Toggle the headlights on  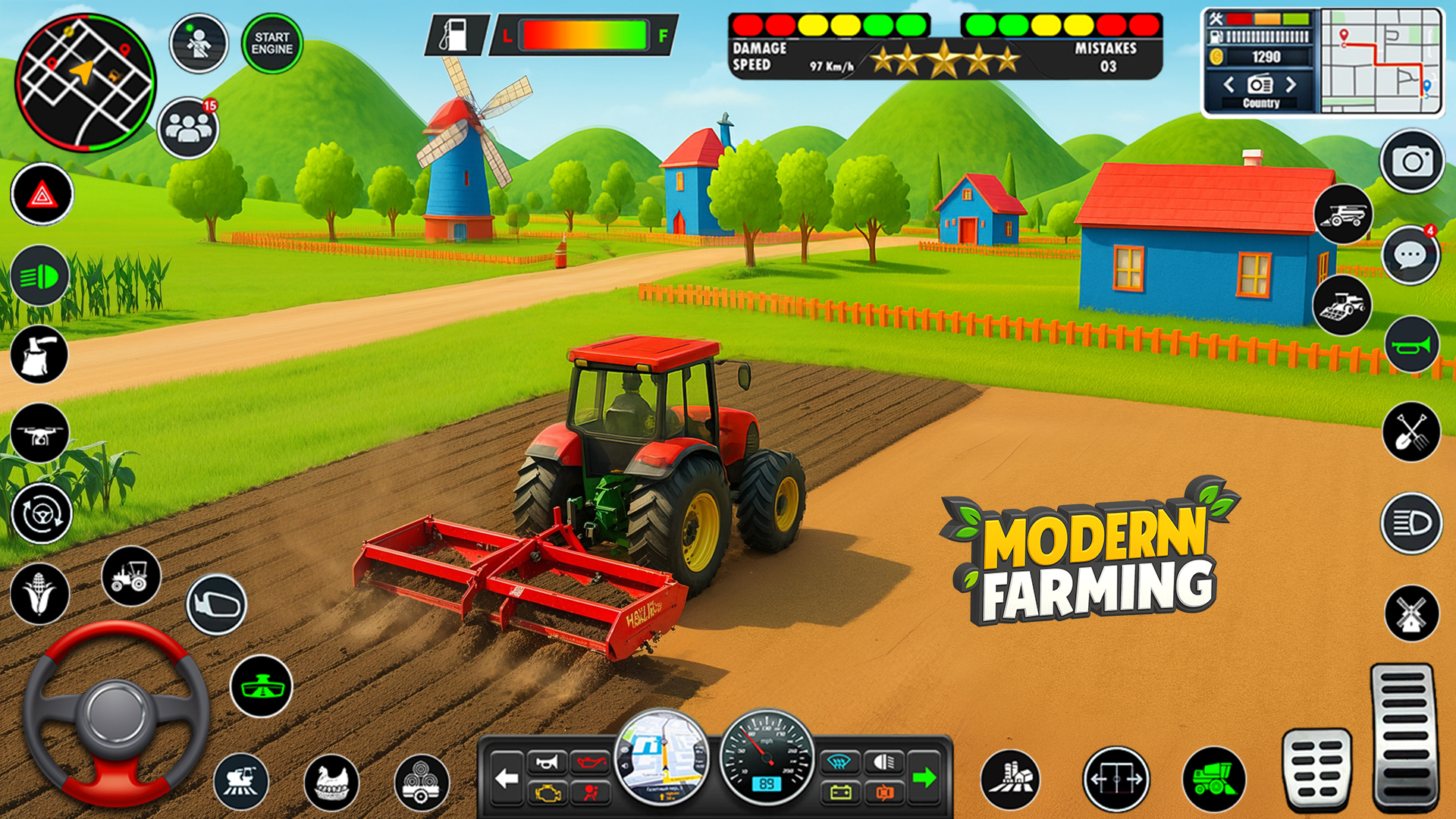click(42, 277)
